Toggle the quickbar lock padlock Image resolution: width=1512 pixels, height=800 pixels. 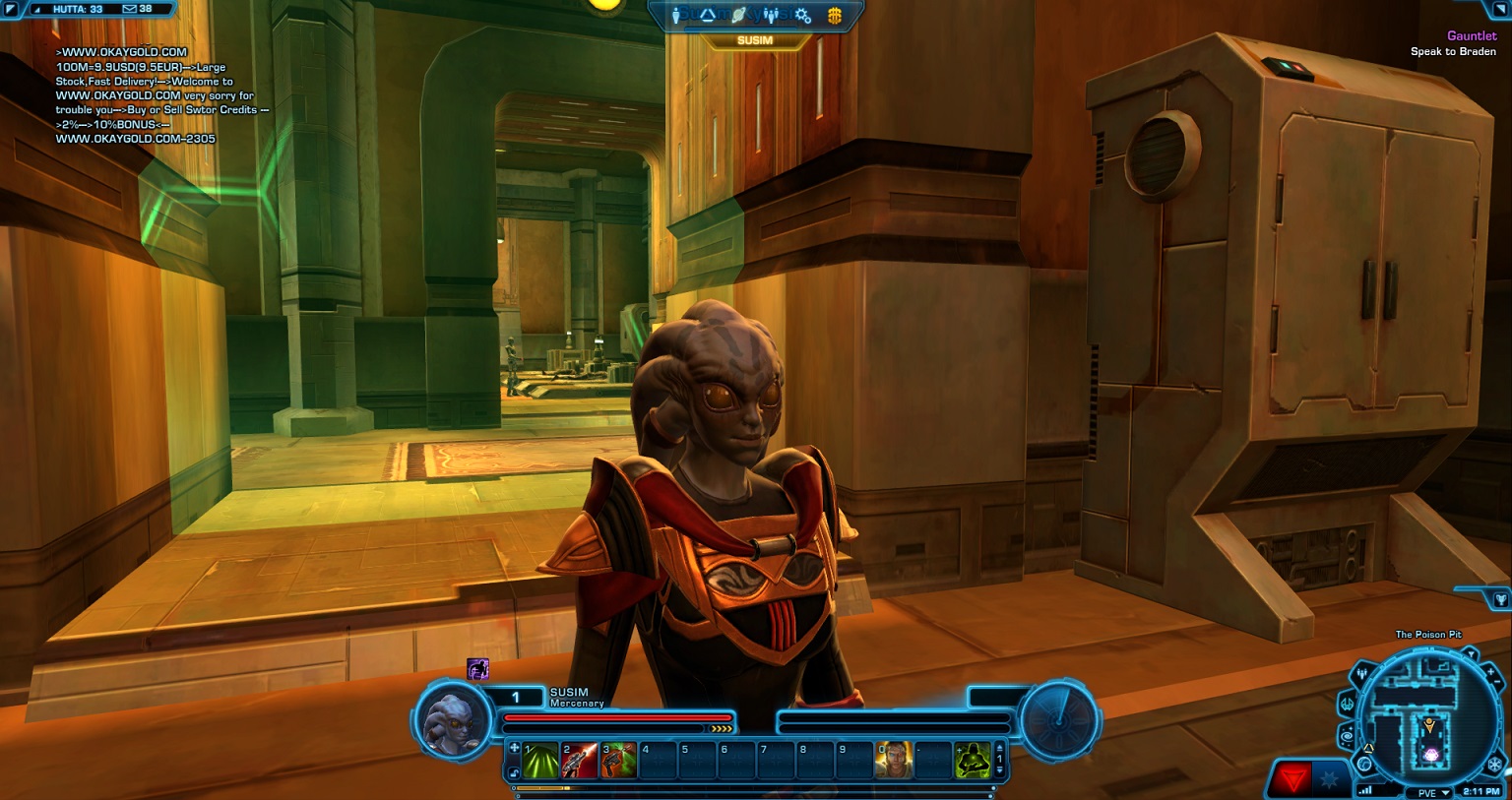click(x=514, y=773)
